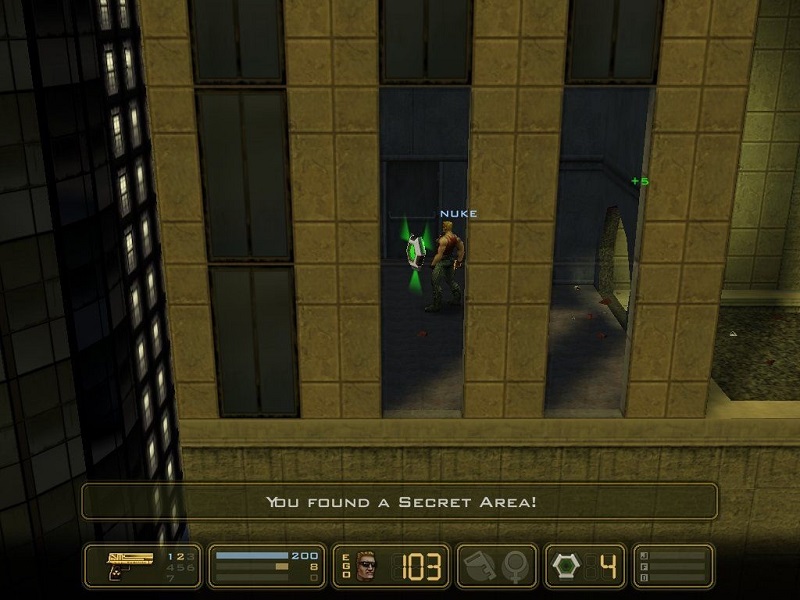Select the golden pistol weapon icon
This screenshot has width=800, height=600.
127,563
